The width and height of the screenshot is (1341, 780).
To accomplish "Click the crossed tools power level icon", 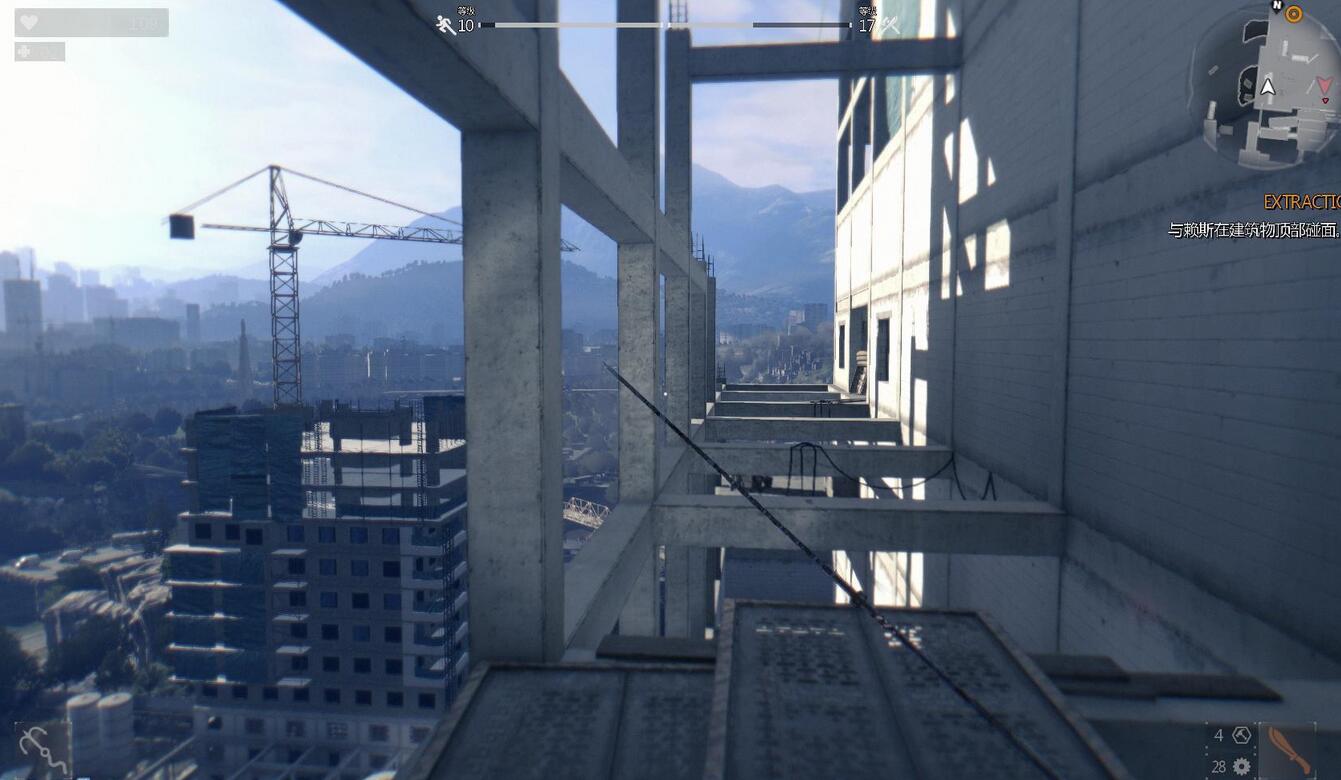I will [889, 26].
